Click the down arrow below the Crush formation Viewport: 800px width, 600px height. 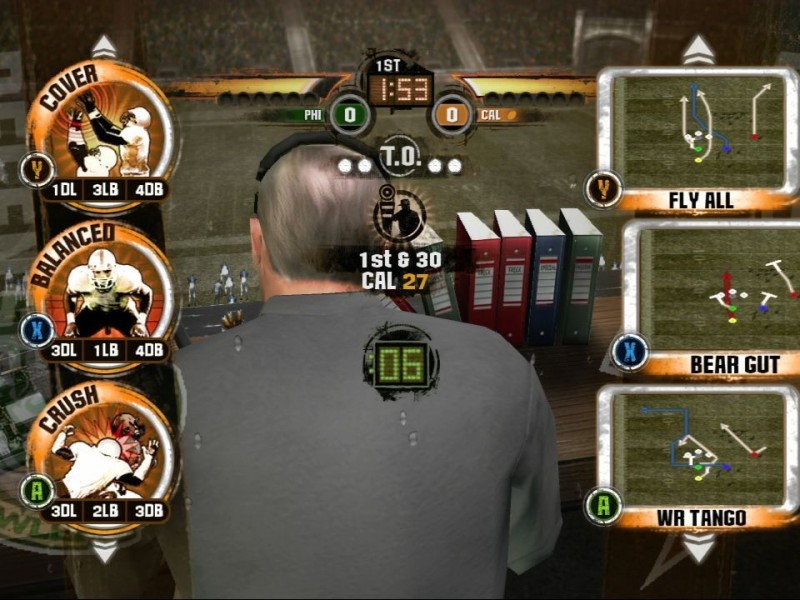104,551
